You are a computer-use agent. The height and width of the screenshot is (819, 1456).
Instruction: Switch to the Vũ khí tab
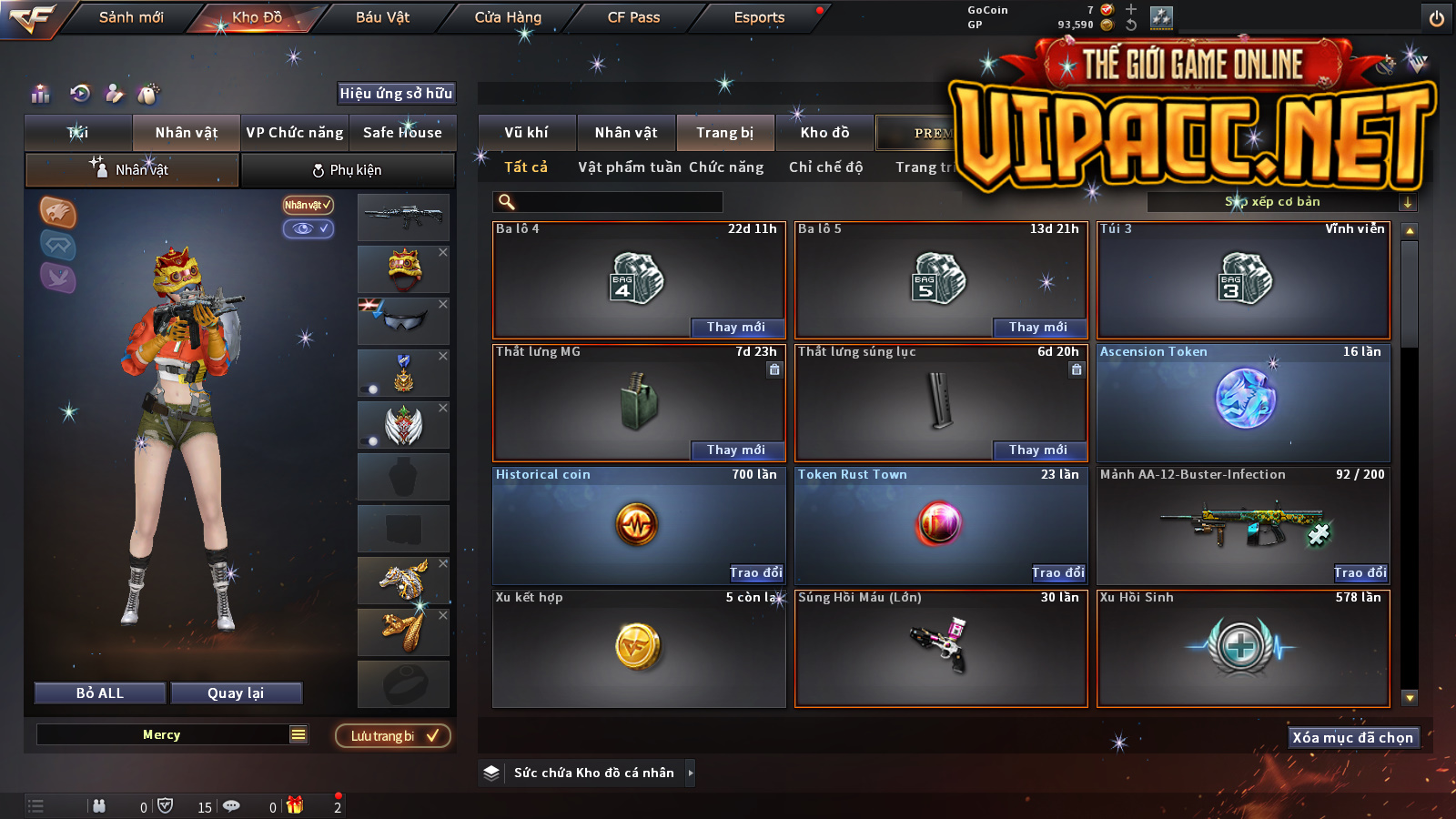pos(526,133)
